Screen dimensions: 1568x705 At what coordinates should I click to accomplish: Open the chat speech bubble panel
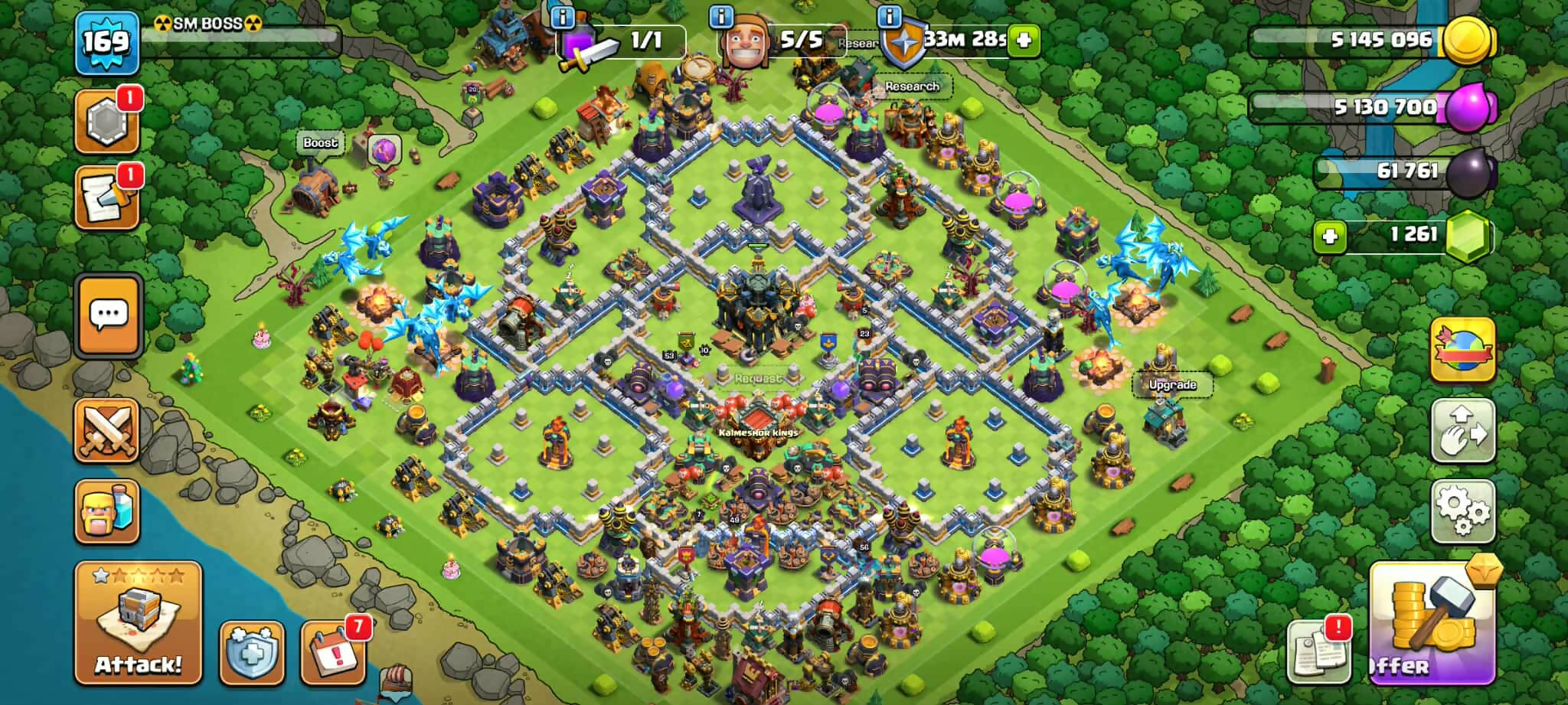click(109, 315)
